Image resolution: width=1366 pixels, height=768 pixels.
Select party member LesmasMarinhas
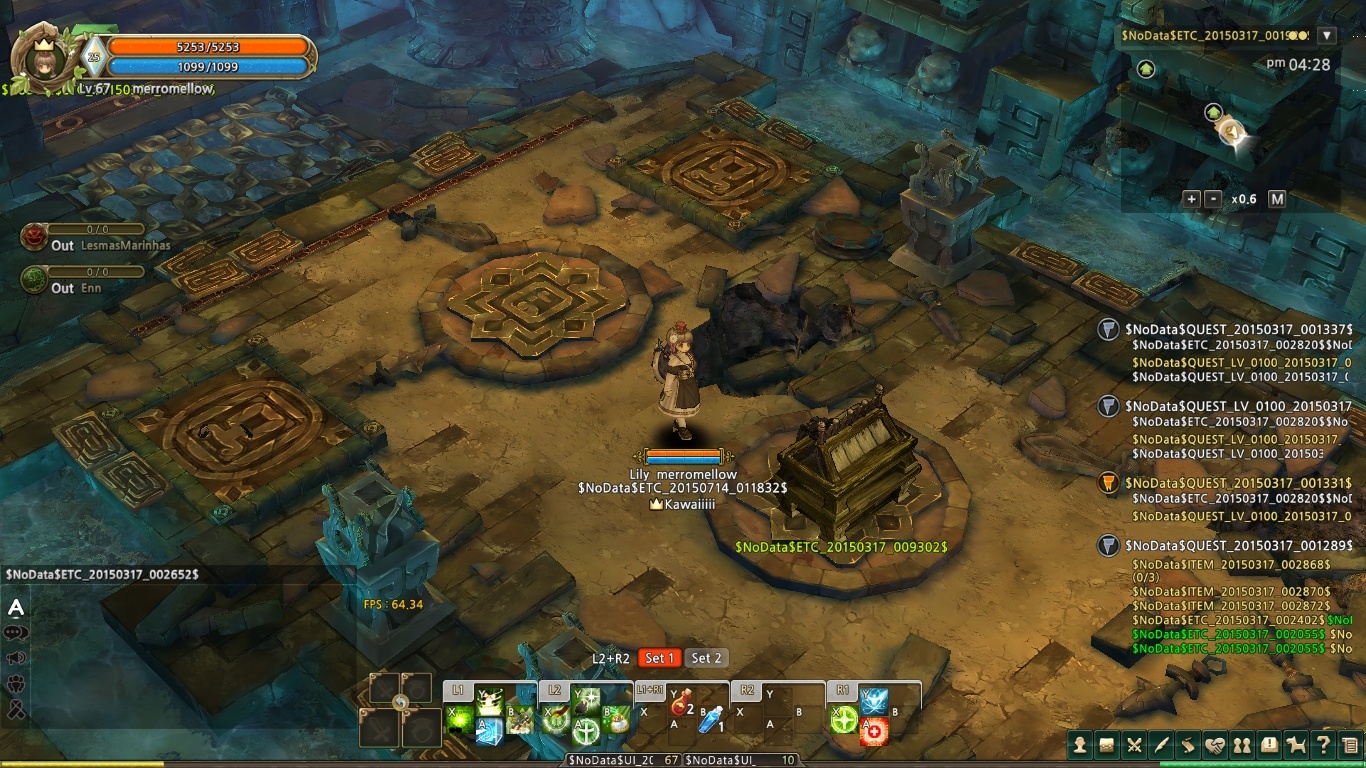point(35,238)
